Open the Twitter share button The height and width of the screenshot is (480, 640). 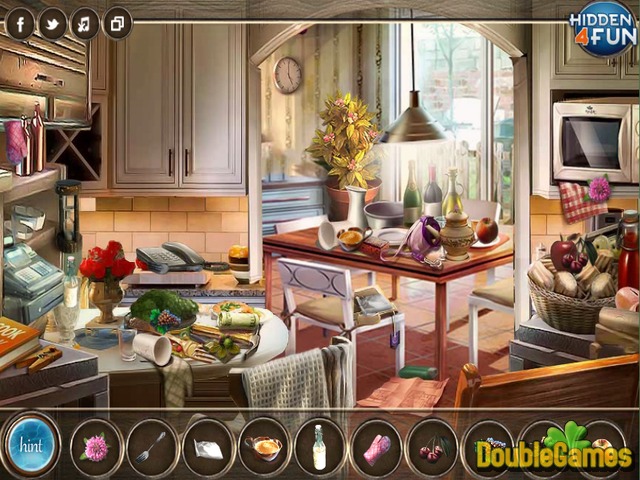tap(53, 23)
